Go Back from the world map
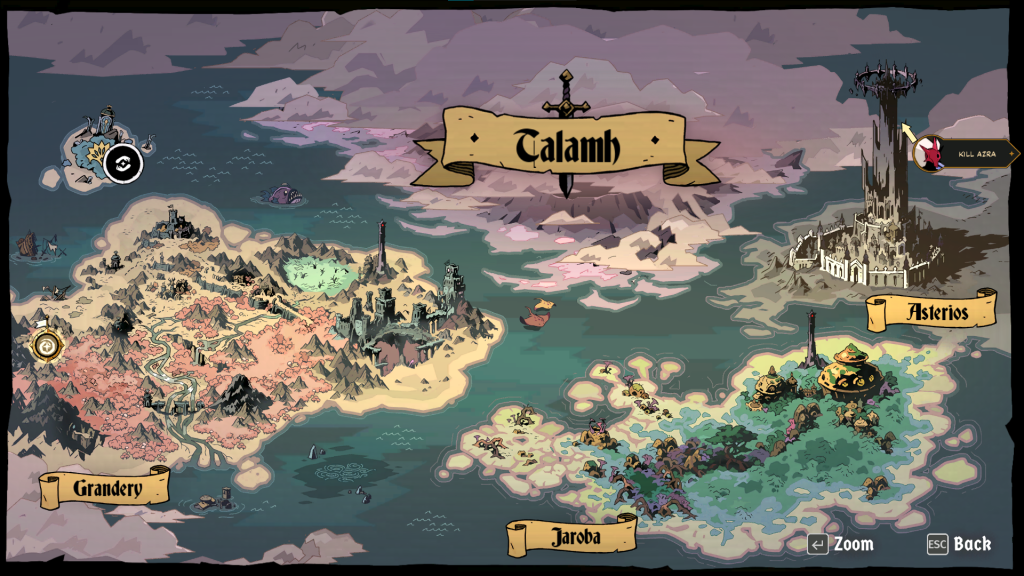This screenshot has height=576, width=1024. pos(971,544)
